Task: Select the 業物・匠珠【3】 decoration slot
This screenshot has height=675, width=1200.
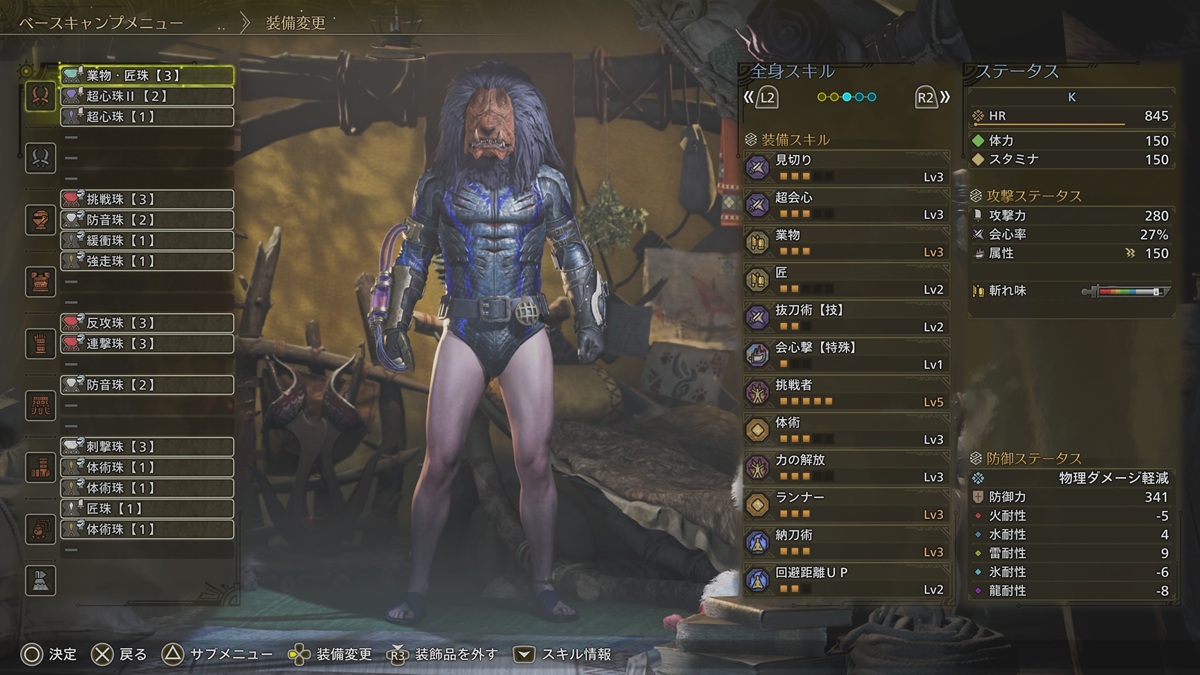Action: [147, 75]
